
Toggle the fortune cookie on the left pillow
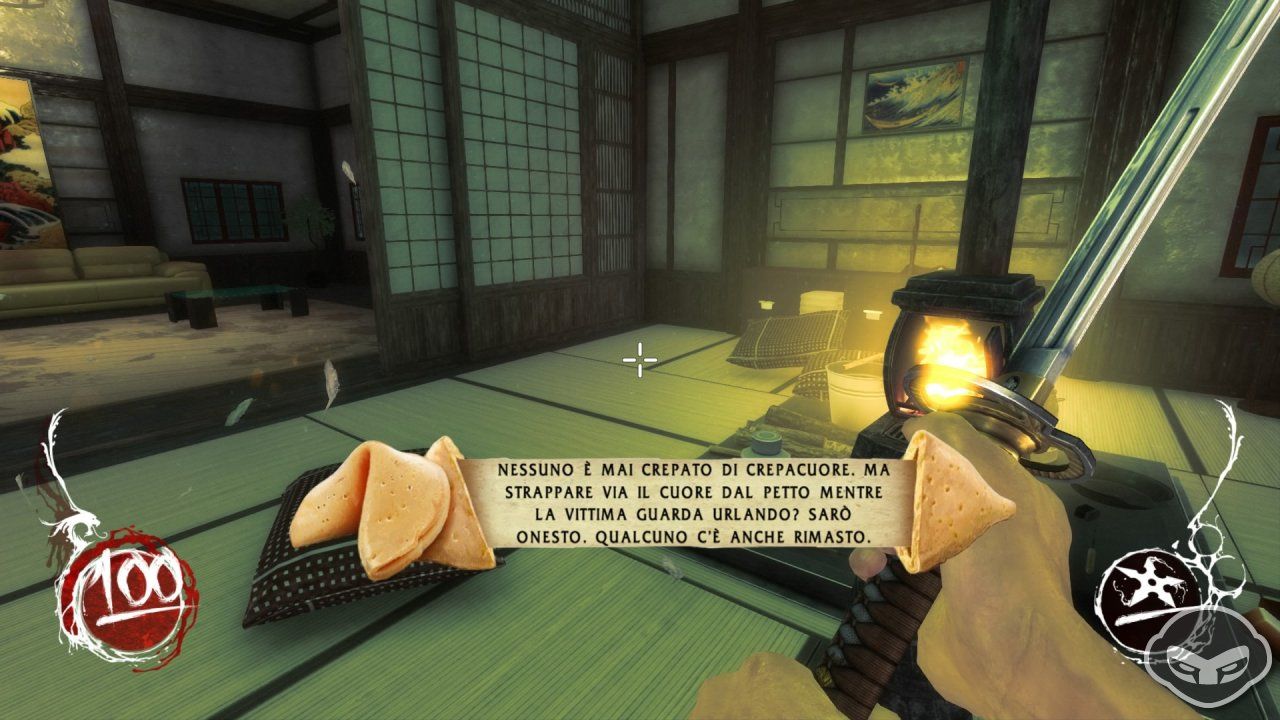click(380, 500)
